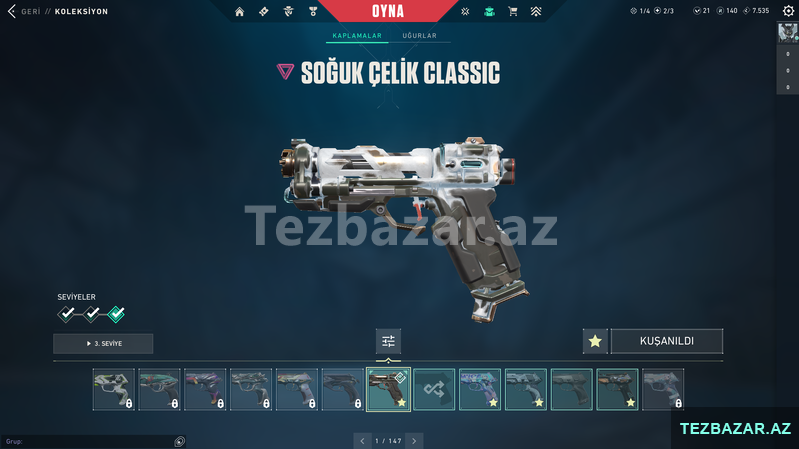This screenshot has height=449, width=799.
Task: Go to the next skin page arrow
Action: (x=414, y=440)
